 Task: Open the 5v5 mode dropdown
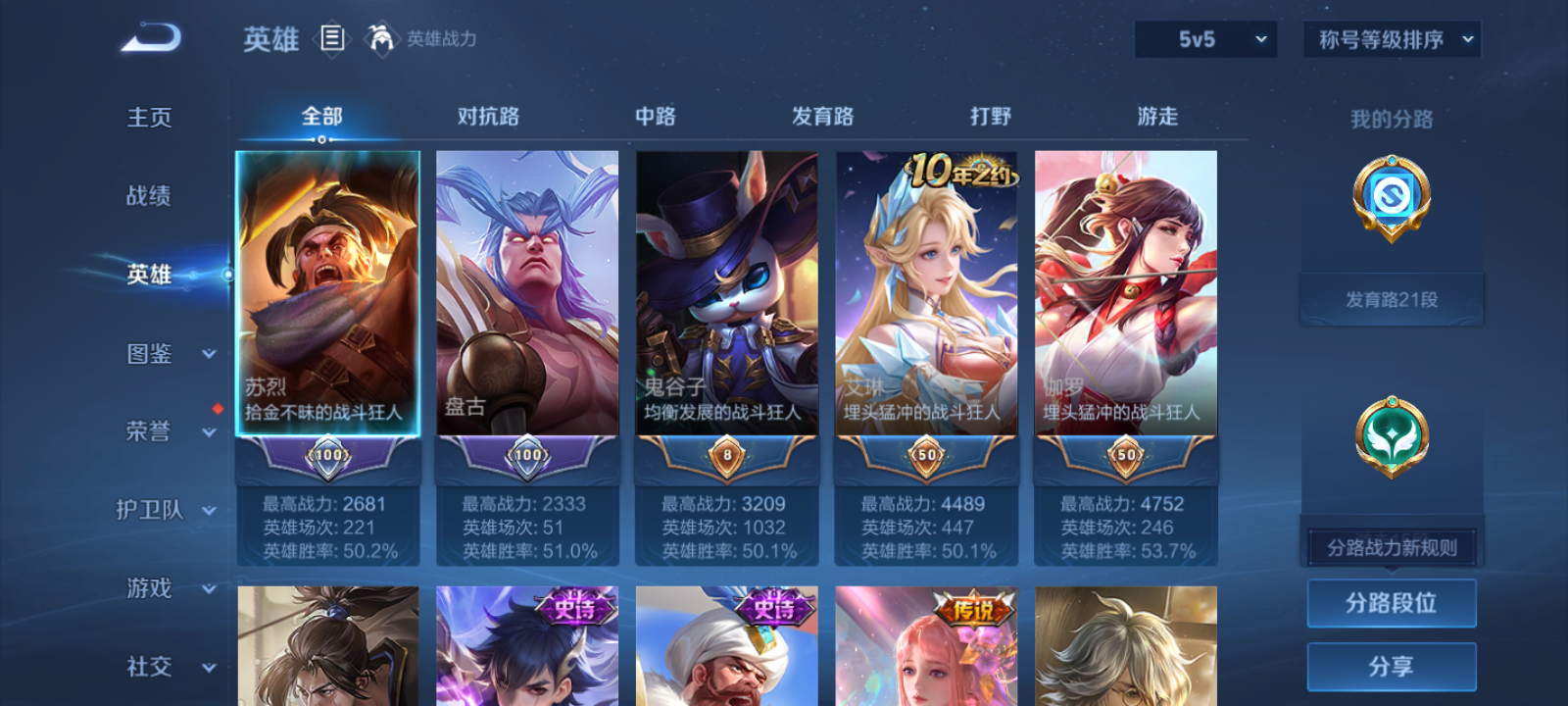click(x=1205, y=40)
